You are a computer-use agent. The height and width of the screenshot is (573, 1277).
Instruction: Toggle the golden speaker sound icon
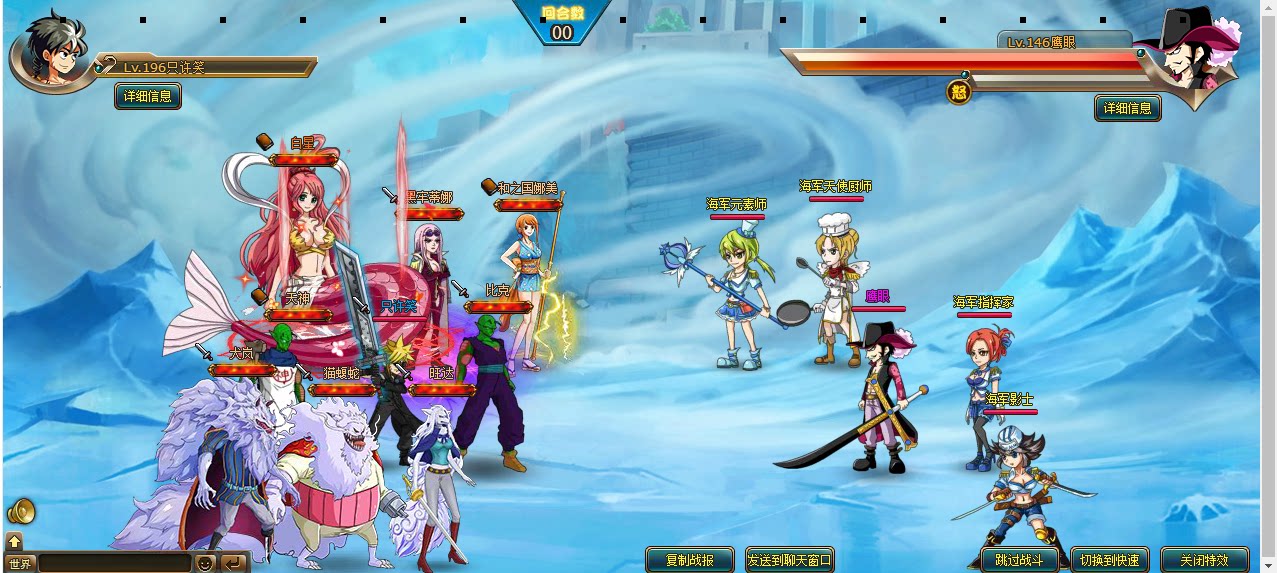(x=20, y=512)
